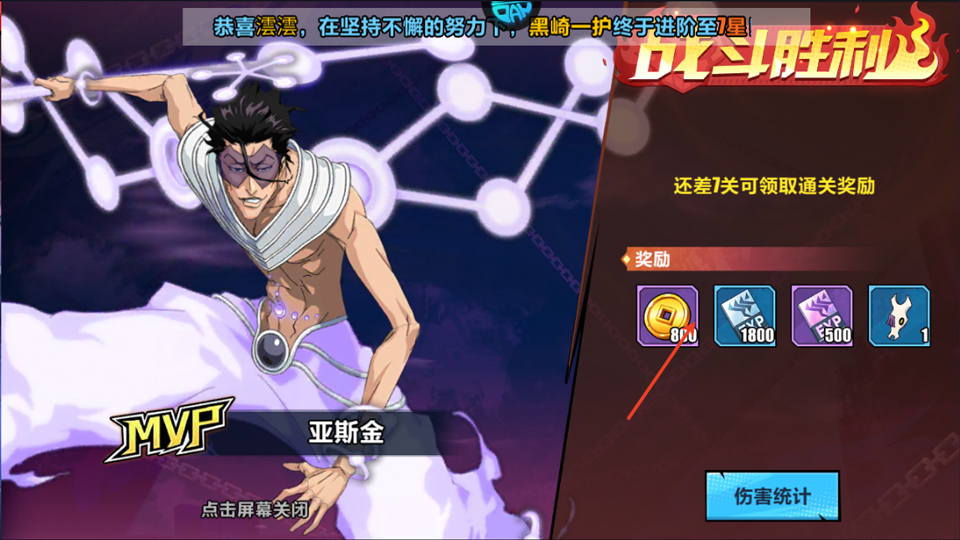Screen dimensions: 960x540
Task: Open the 伤害统计 damage statistics
Action: pyautogui.click(x=771, y=496)
